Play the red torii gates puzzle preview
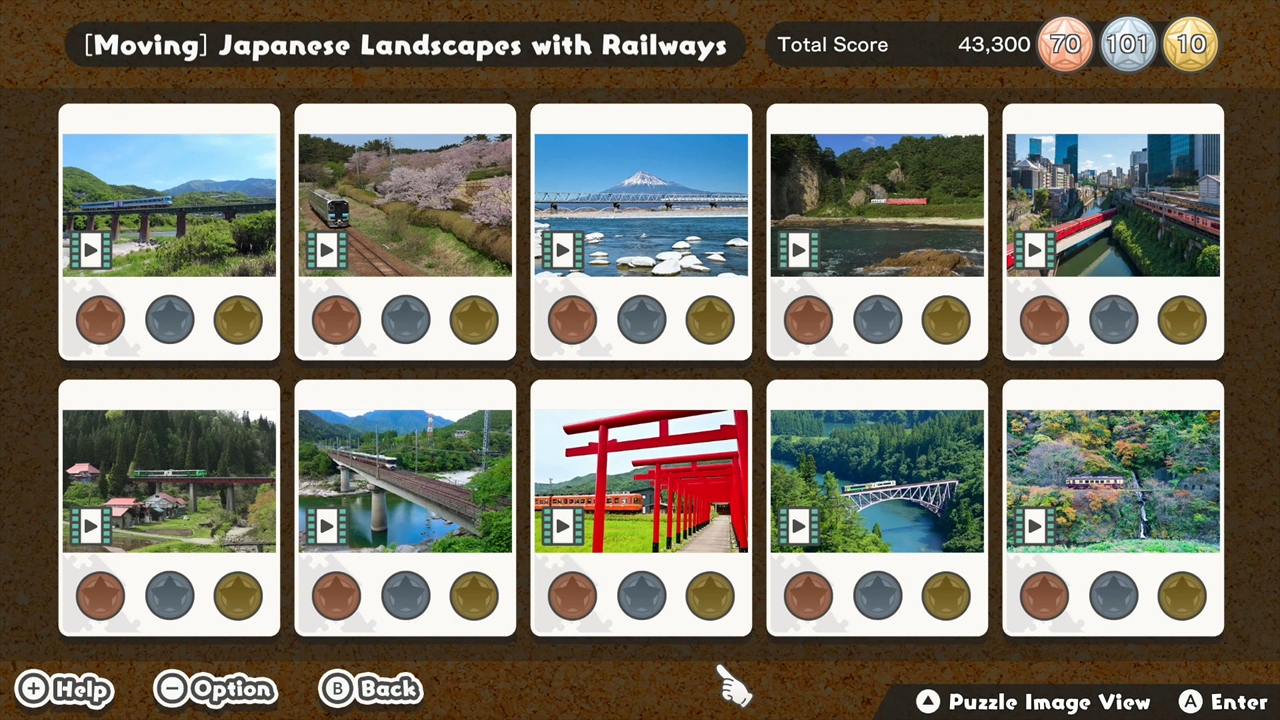Image resolution: width=1280 pixels, height=720 pixels. 563,525
